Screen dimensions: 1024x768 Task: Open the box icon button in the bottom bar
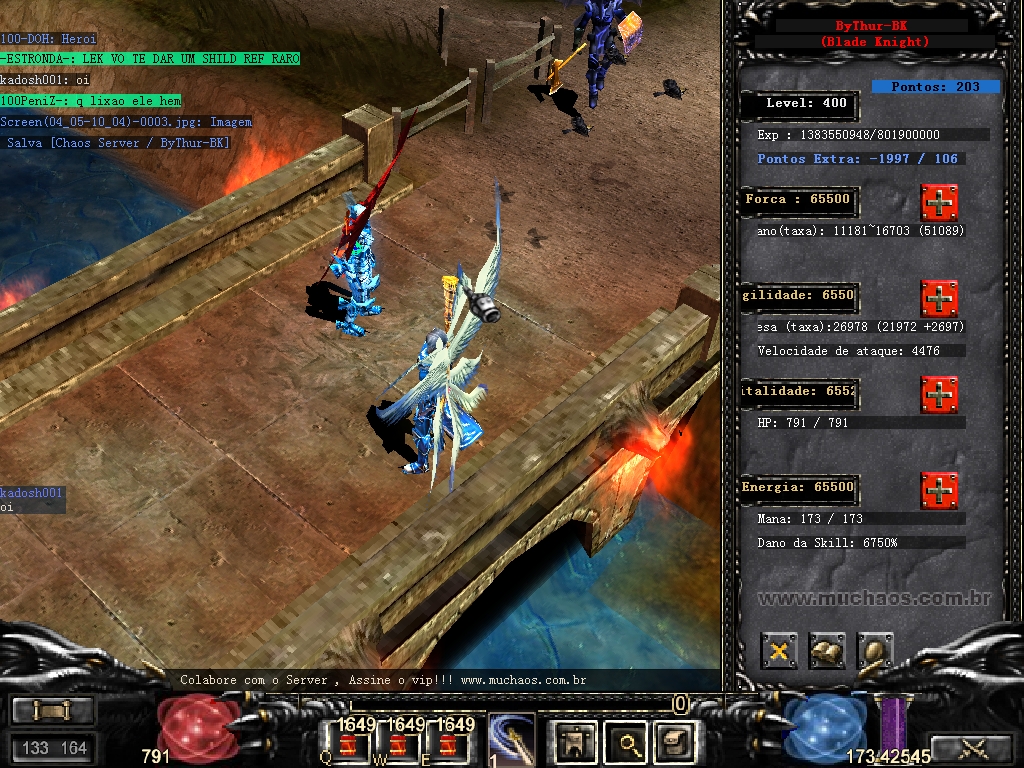pyautogui.click(x=673, y=743)
